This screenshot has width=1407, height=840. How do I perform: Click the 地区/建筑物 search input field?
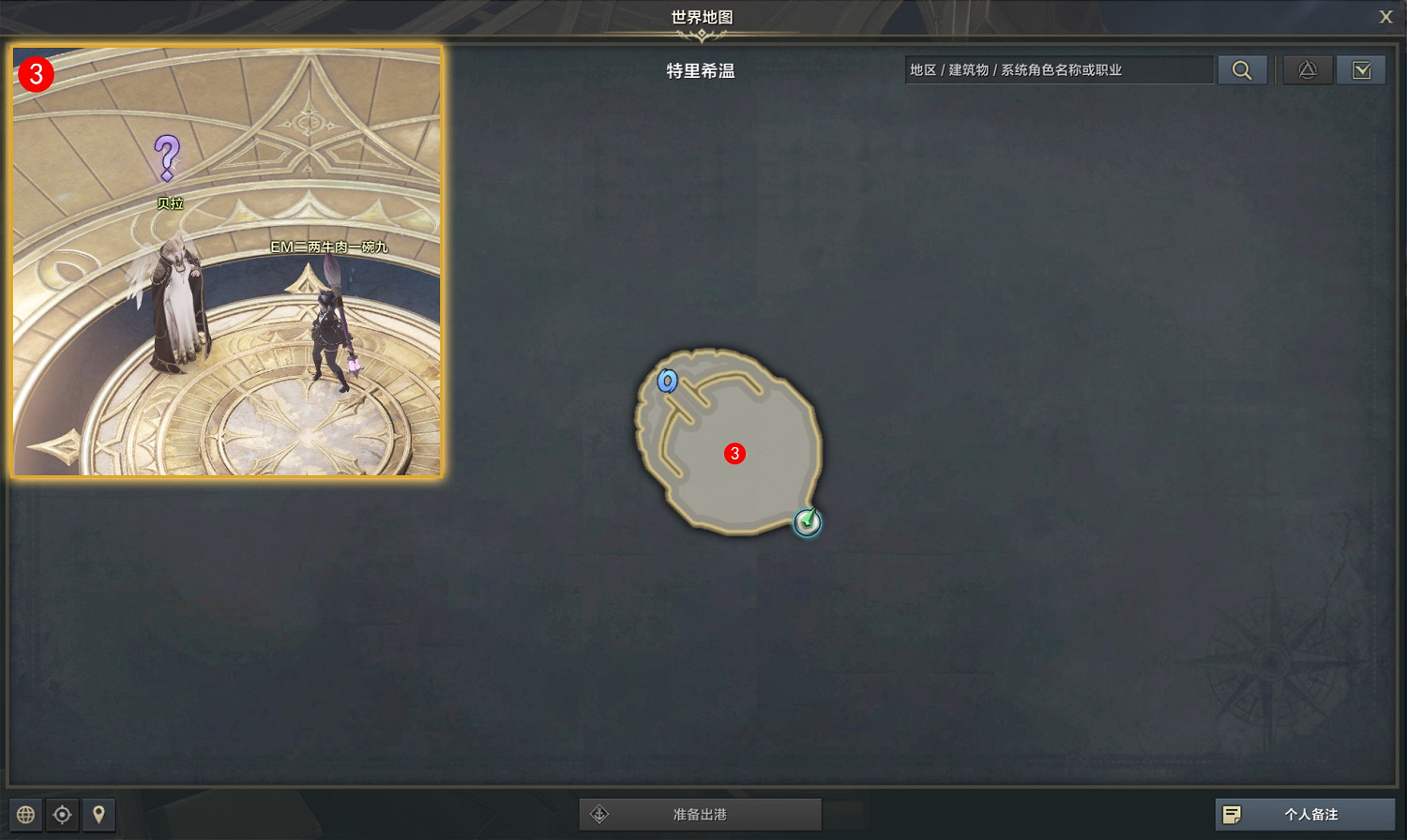coord(1058,69)
